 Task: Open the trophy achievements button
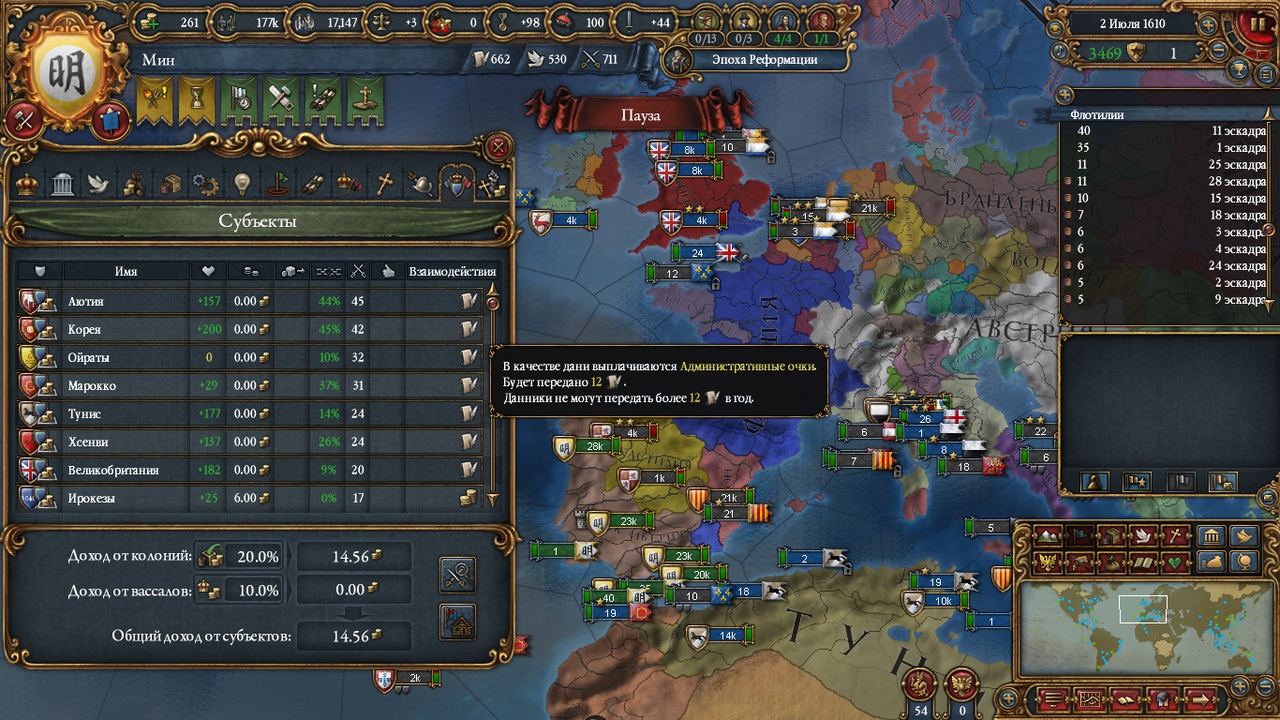1240,70
